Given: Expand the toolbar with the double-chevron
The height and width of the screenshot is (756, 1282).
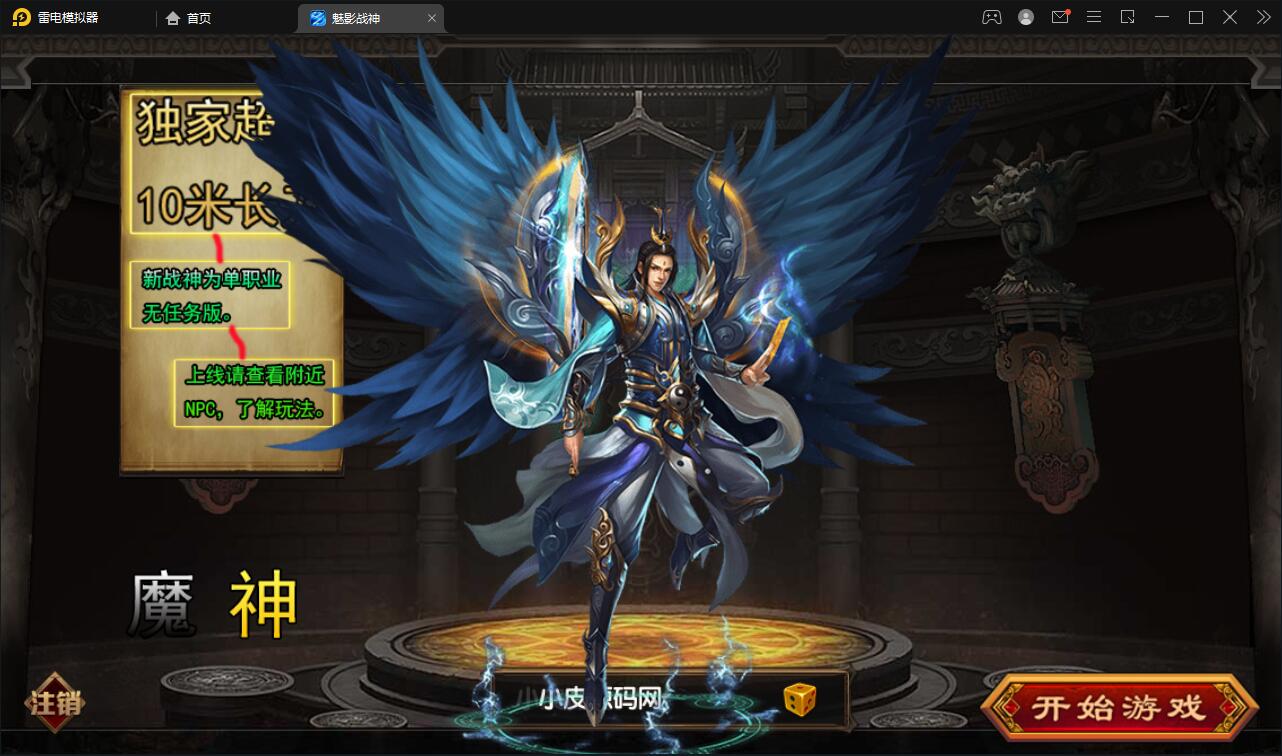Looking at the screenshot, I should pos(1264,17).
